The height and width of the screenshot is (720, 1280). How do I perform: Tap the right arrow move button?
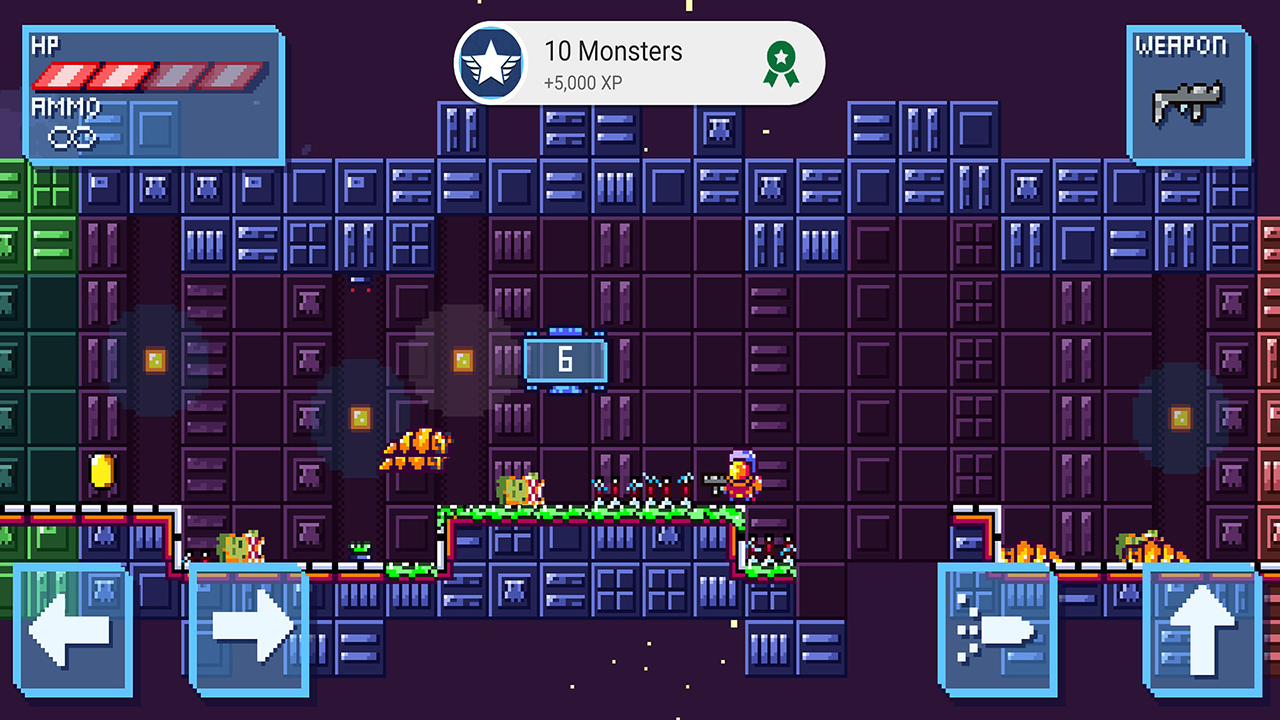click(x=248, y=630)
